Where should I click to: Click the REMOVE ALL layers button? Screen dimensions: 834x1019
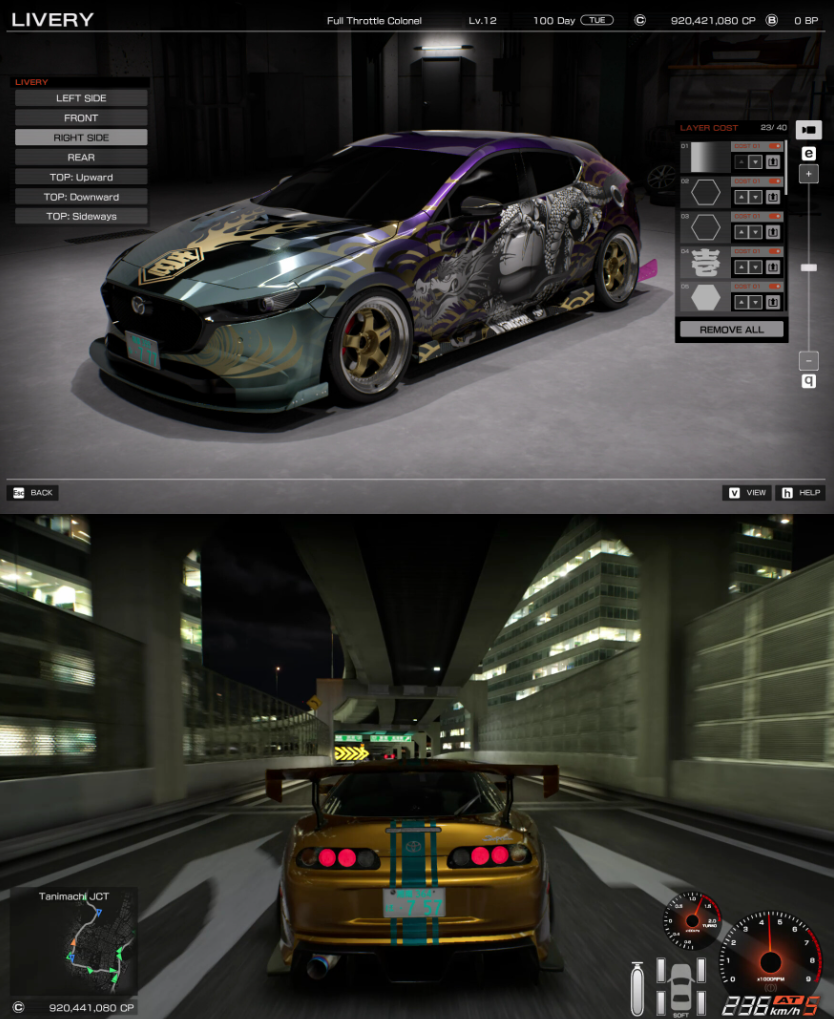(731, 329)
